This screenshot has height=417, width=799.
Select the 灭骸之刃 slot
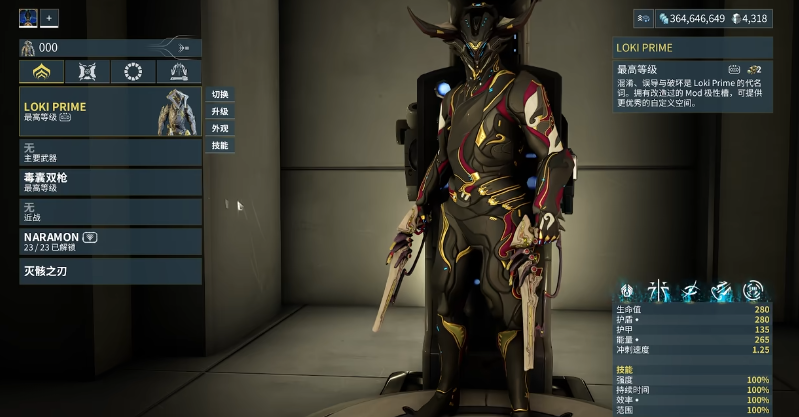pyautogui.click(x=110, y=271)
